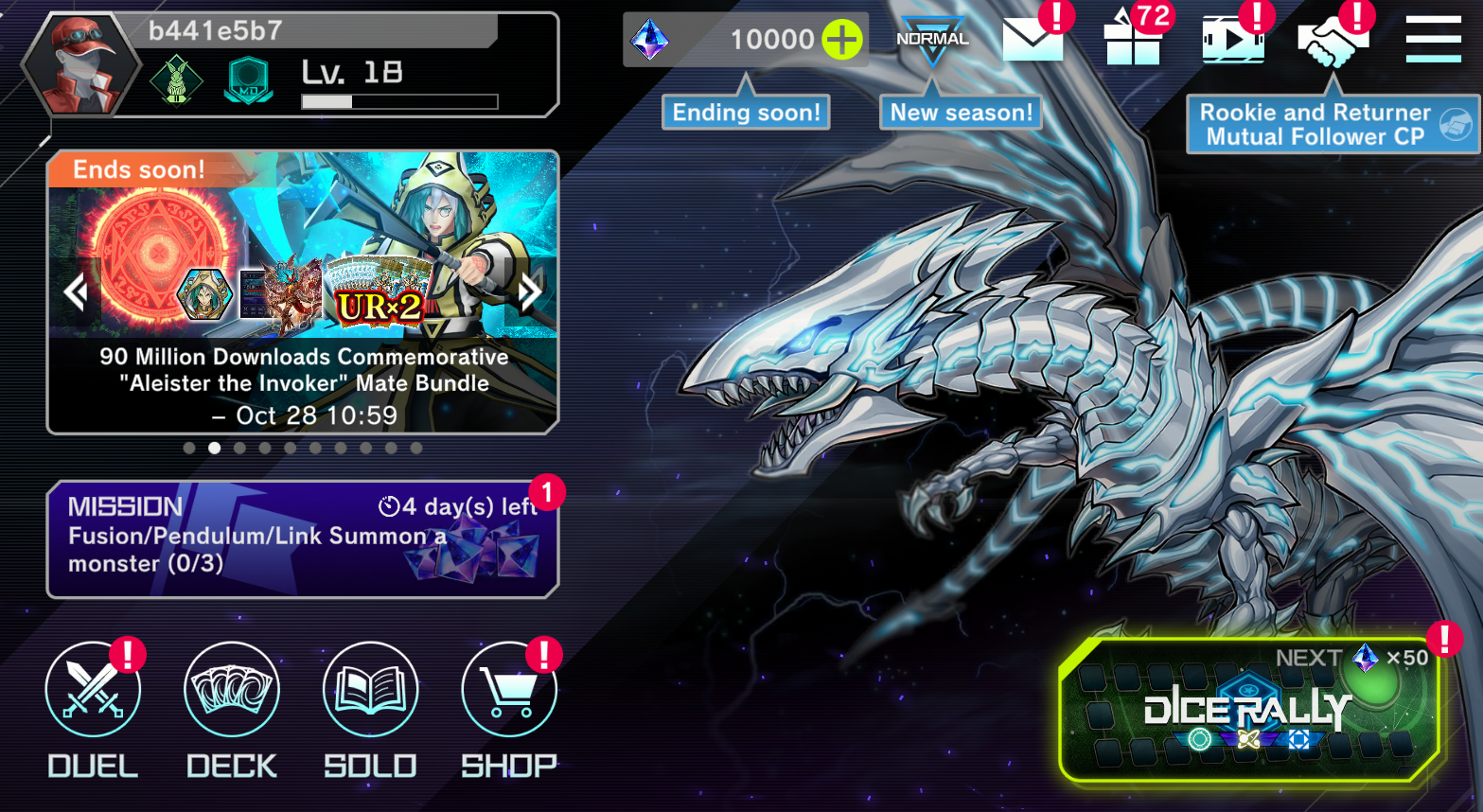Select the Ending soon gem notice
The image size is (1483, 812).
click(746, 113)
